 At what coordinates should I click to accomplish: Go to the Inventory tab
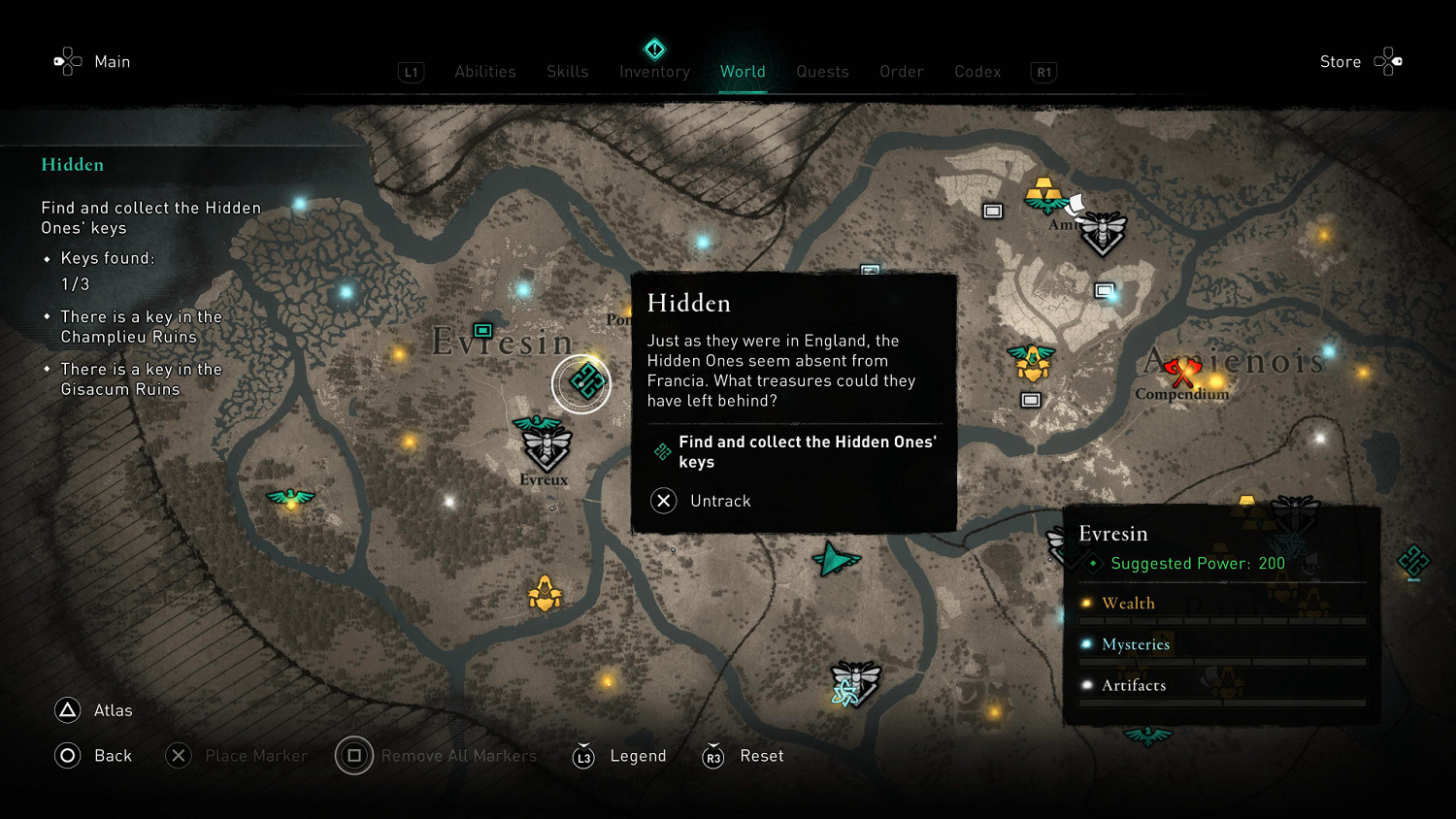654,72
